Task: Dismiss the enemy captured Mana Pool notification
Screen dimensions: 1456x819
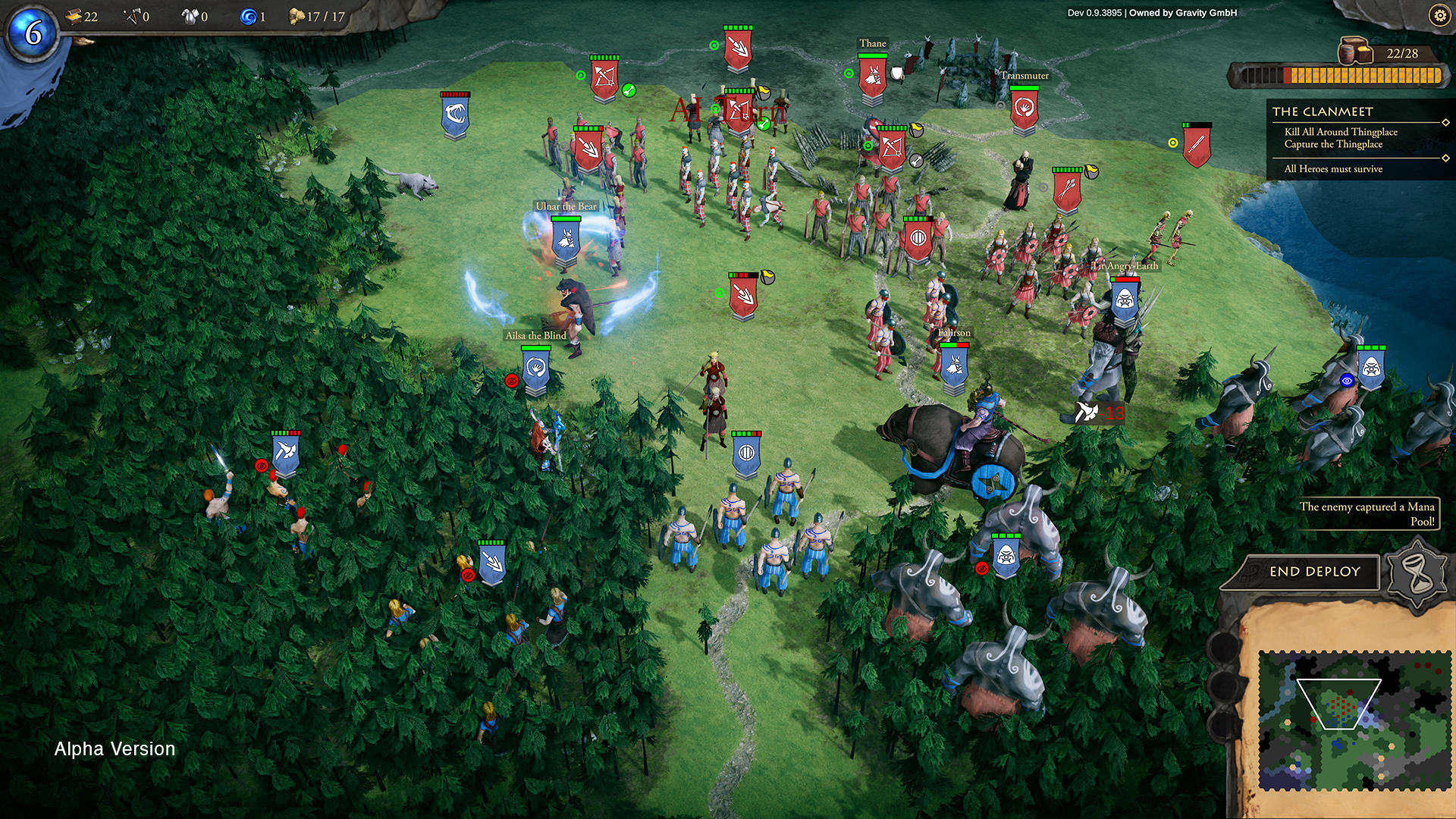Action: [x=1369, y=513]
